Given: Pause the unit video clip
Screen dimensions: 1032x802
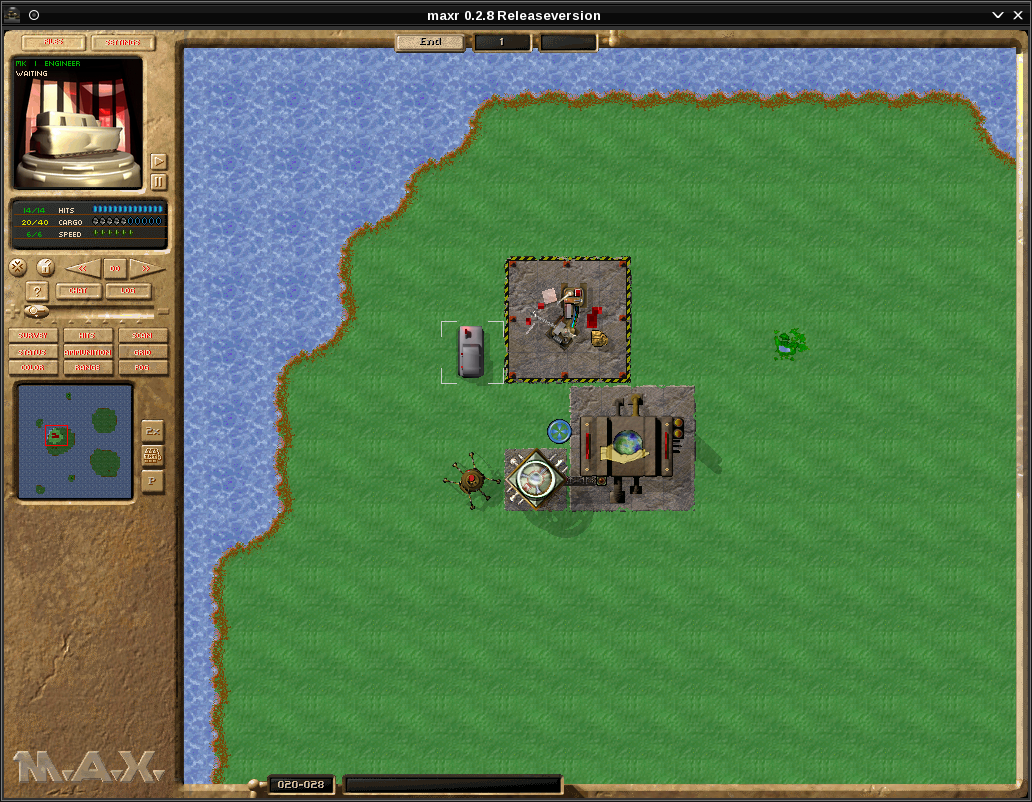Looking at the screenshot, I should 158,182.
